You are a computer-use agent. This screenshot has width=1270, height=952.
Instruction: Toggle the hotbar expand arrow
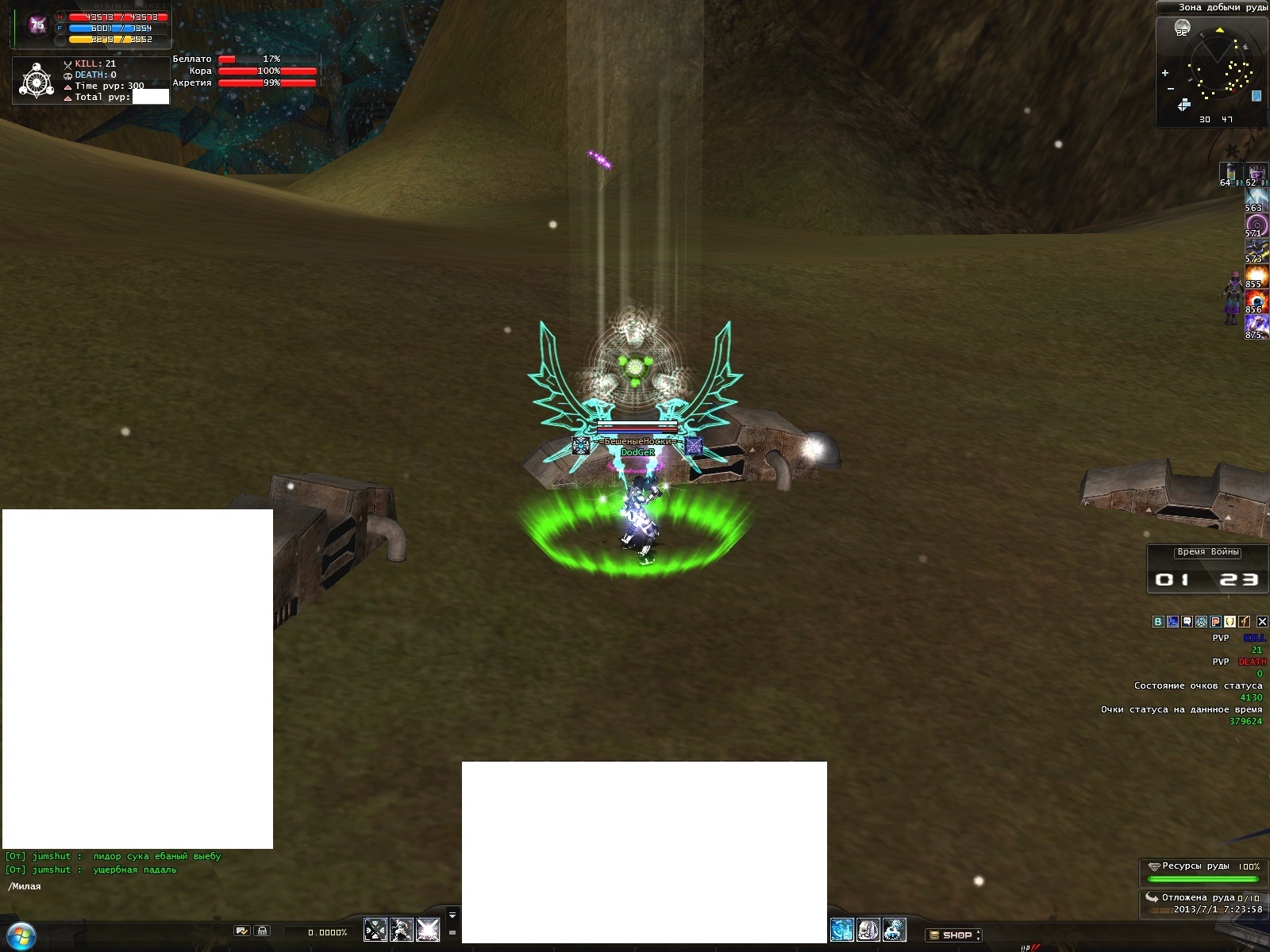pos(452,915)
